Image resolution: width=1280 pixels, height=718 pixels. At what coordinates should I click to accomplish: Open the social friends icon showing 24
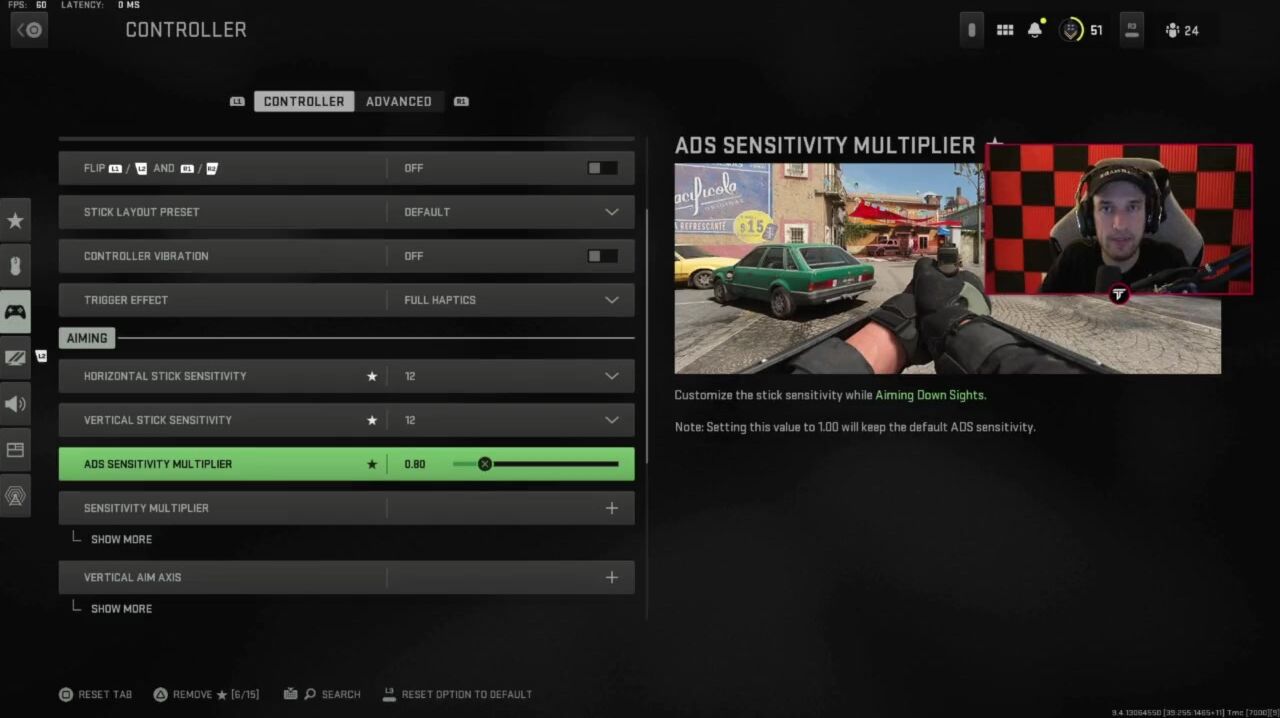1181,30
